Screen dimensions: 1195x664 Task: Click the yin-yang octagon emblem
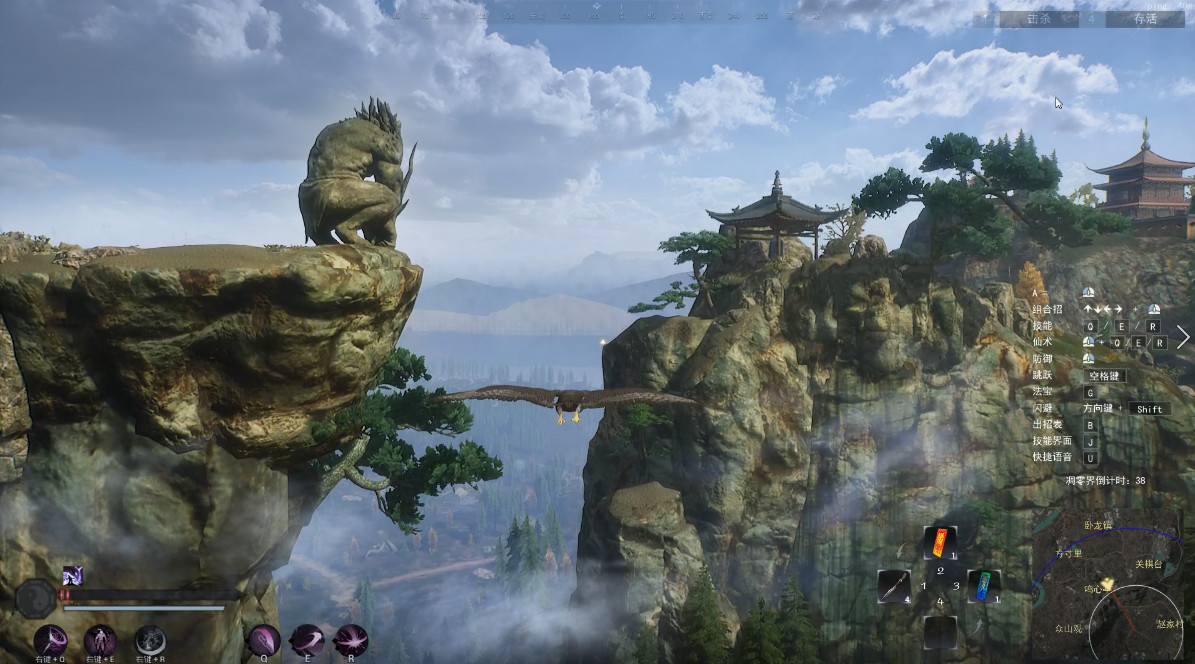[x=35, y=598]
